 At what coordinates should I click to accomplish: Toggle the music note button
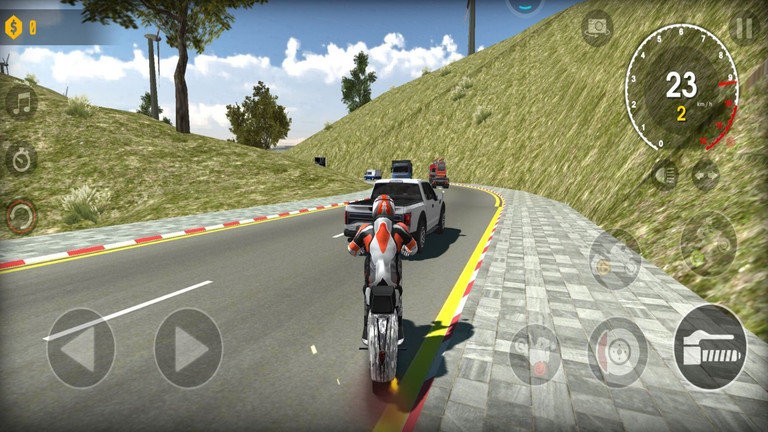click(x=21, y=102)
